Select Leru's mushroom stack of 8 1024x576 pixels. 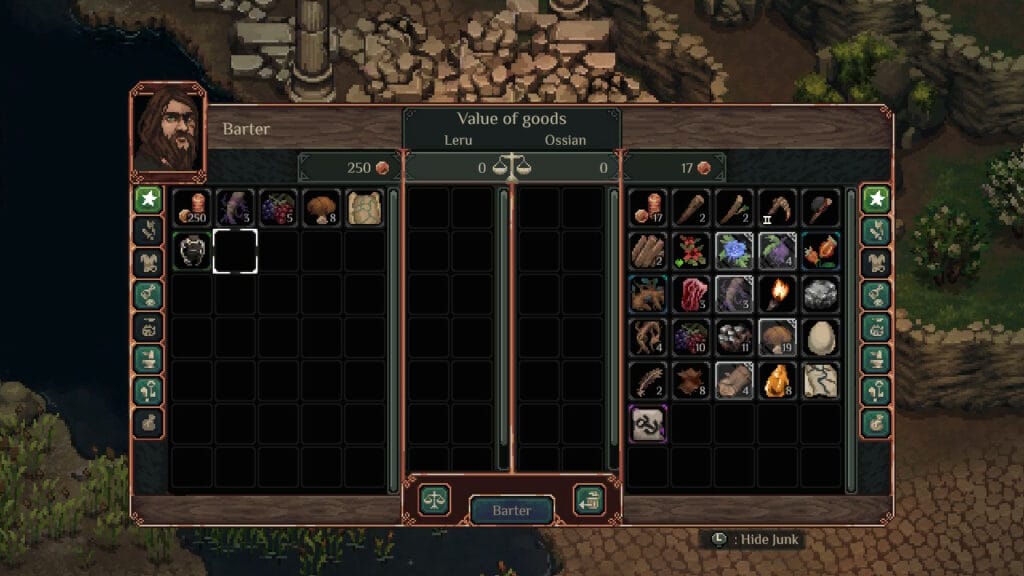[x=321, y=208]
